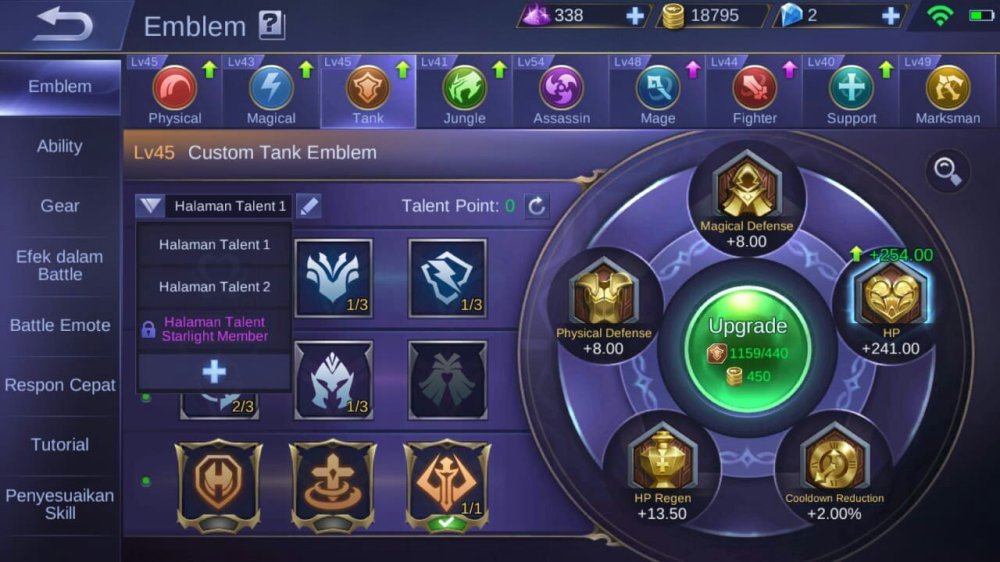Viewport: 1000px width, 562px height.
Task: Go to the Gear side menu
Action: click(60, 206)
